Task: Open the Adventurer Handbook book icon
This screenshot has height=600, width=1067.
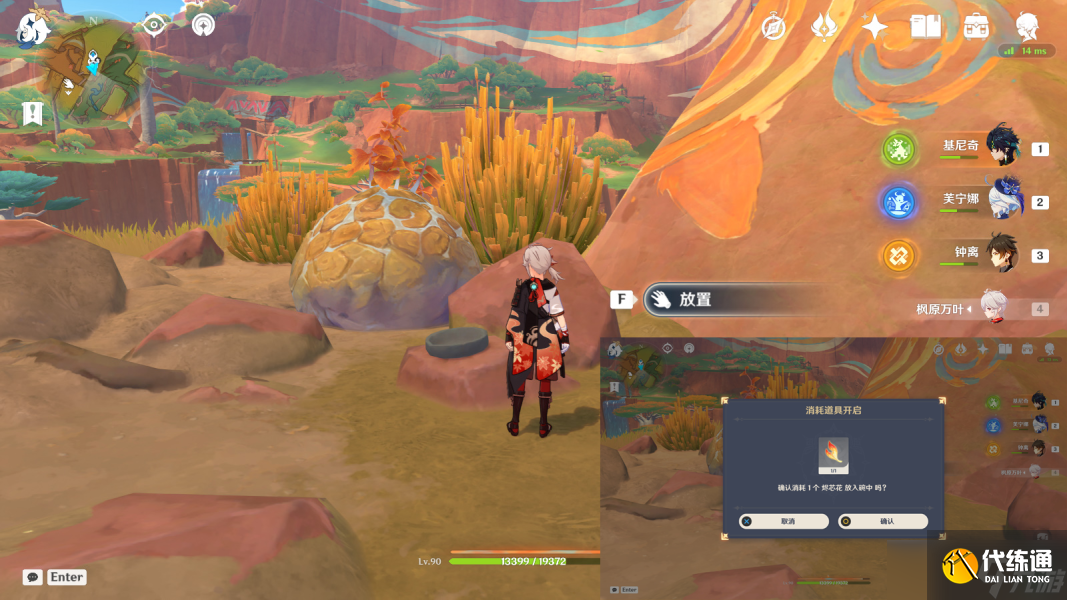Action: (x=926, y=27)
